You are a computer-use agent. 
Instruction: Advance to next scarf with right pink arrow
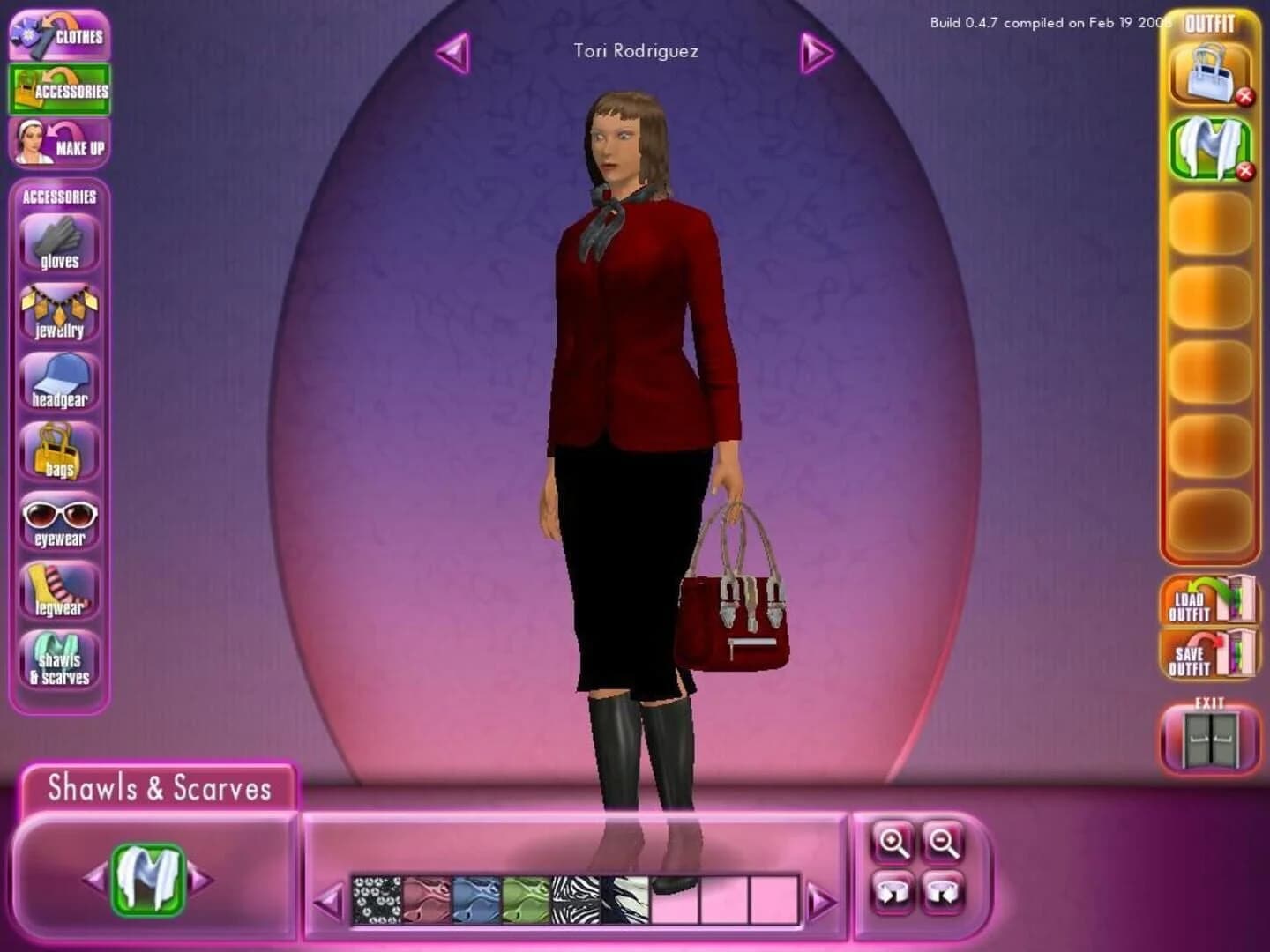(x=822, y=901)
